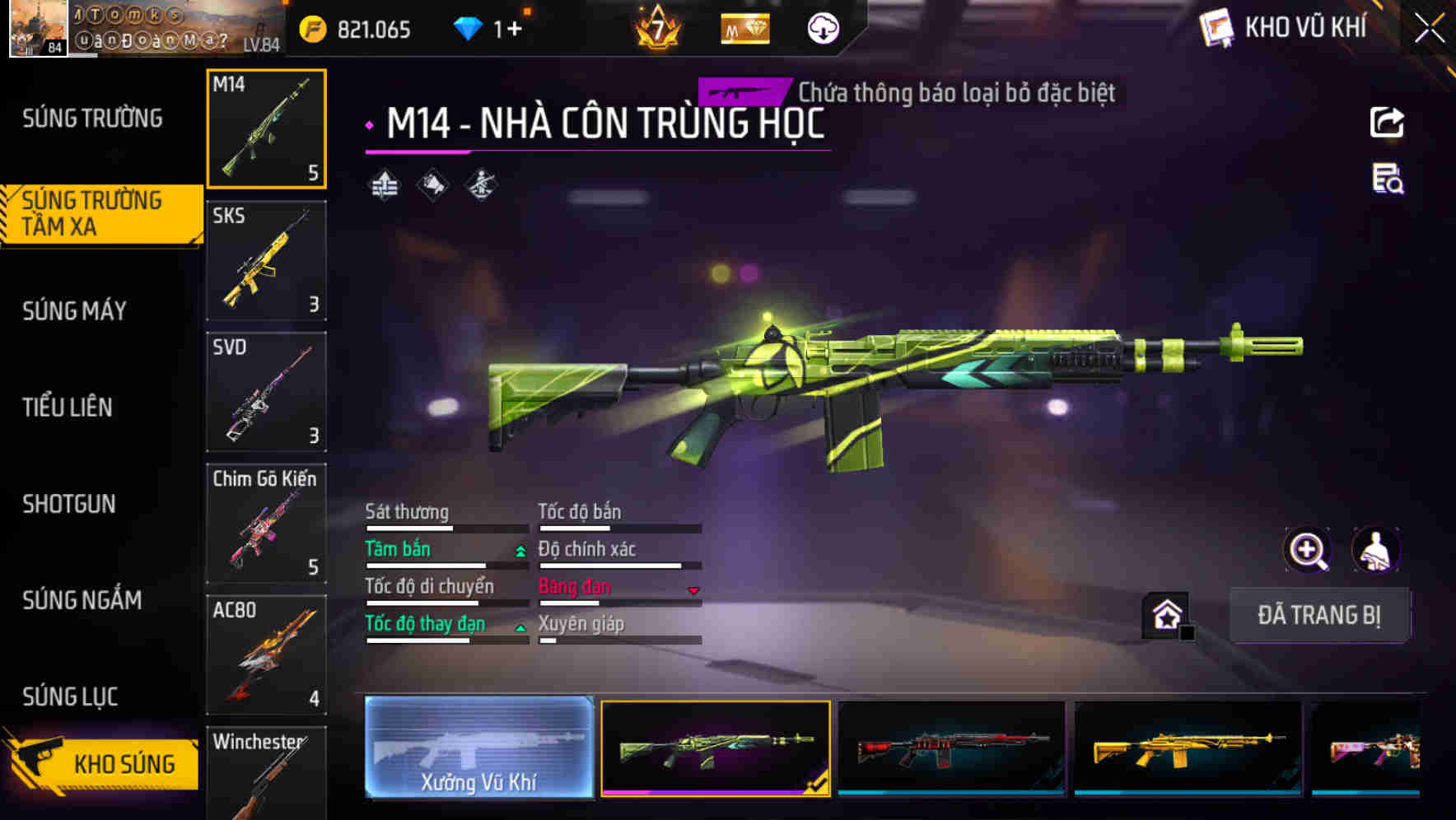Click the weapon book icon beside KHO VŨ KHÍ

click(x=1216, y=26)
